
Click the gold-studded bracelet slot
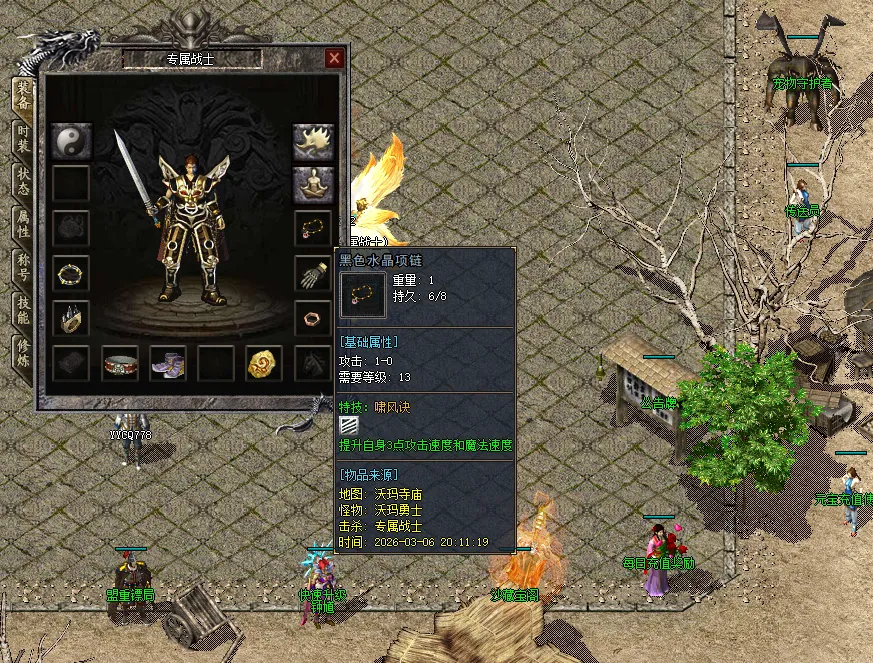71,273
